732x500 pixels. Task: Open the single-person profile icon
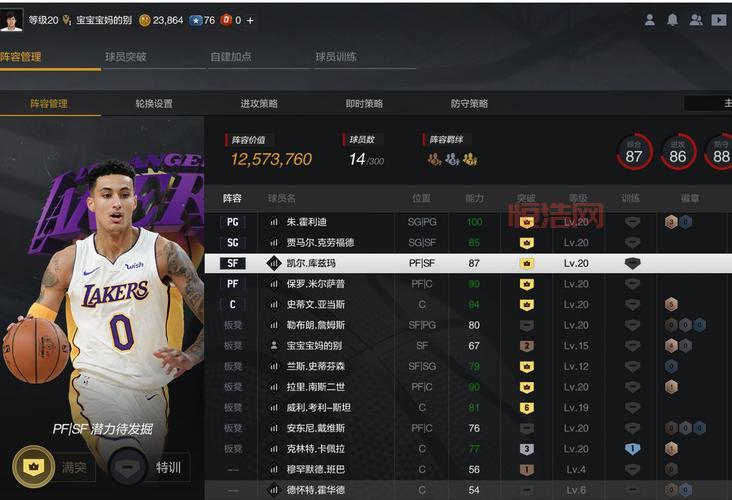[650, 20]
